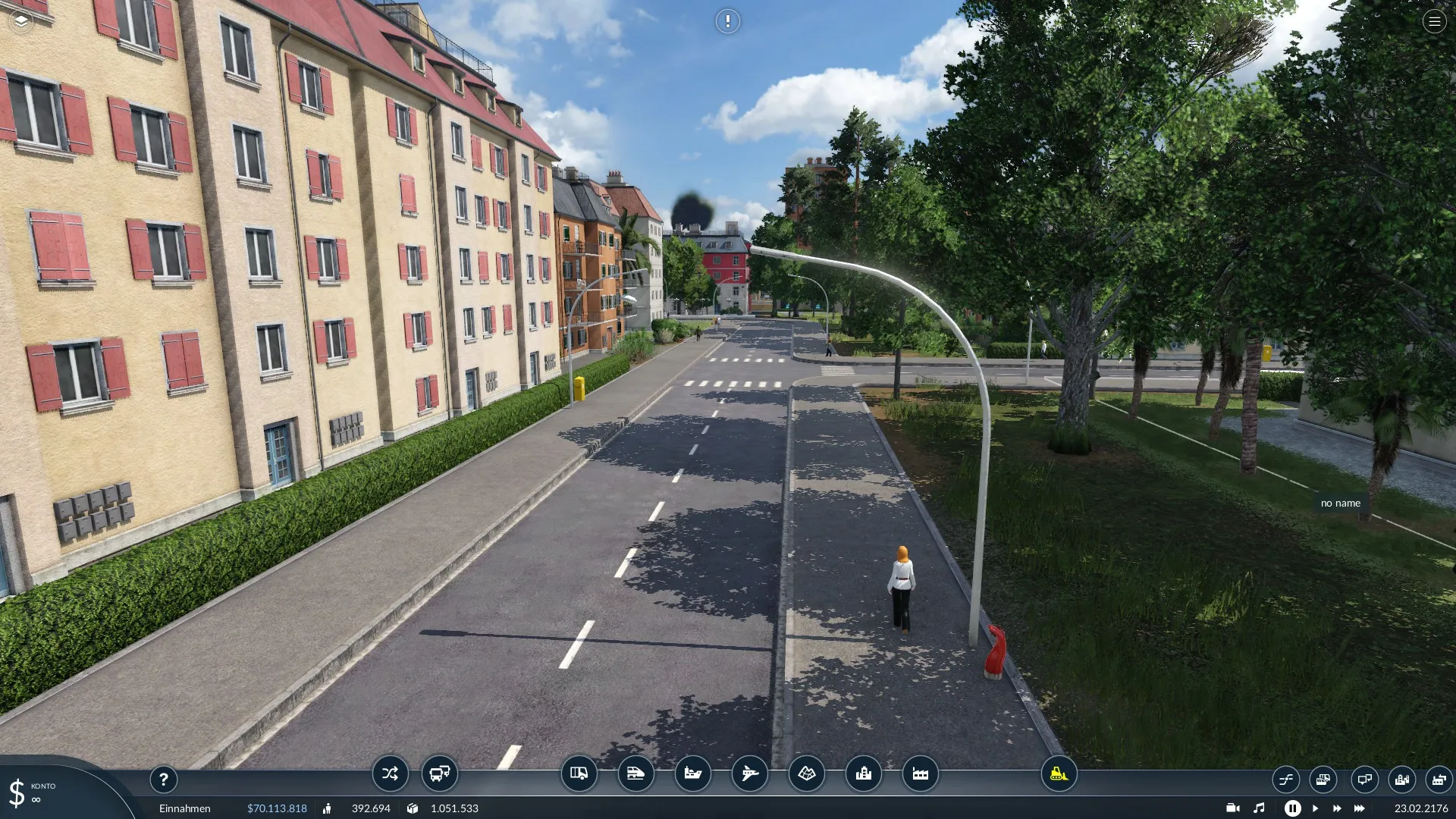The image size is (1456, 819).
Task: Open the help question mark button
Action: [163, 779]
